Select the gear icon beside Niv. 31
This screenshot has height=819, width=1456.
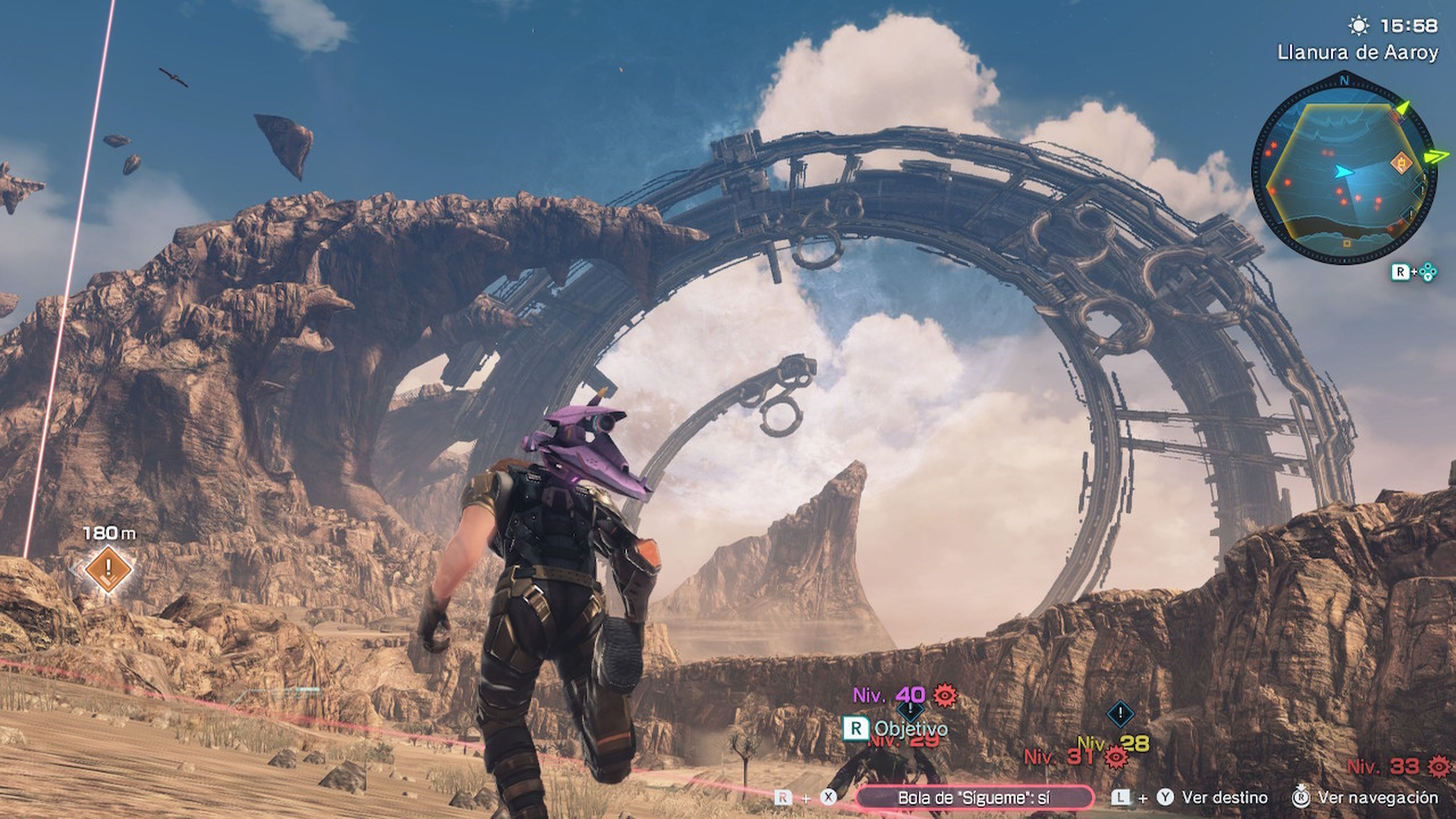point(1116,759)
